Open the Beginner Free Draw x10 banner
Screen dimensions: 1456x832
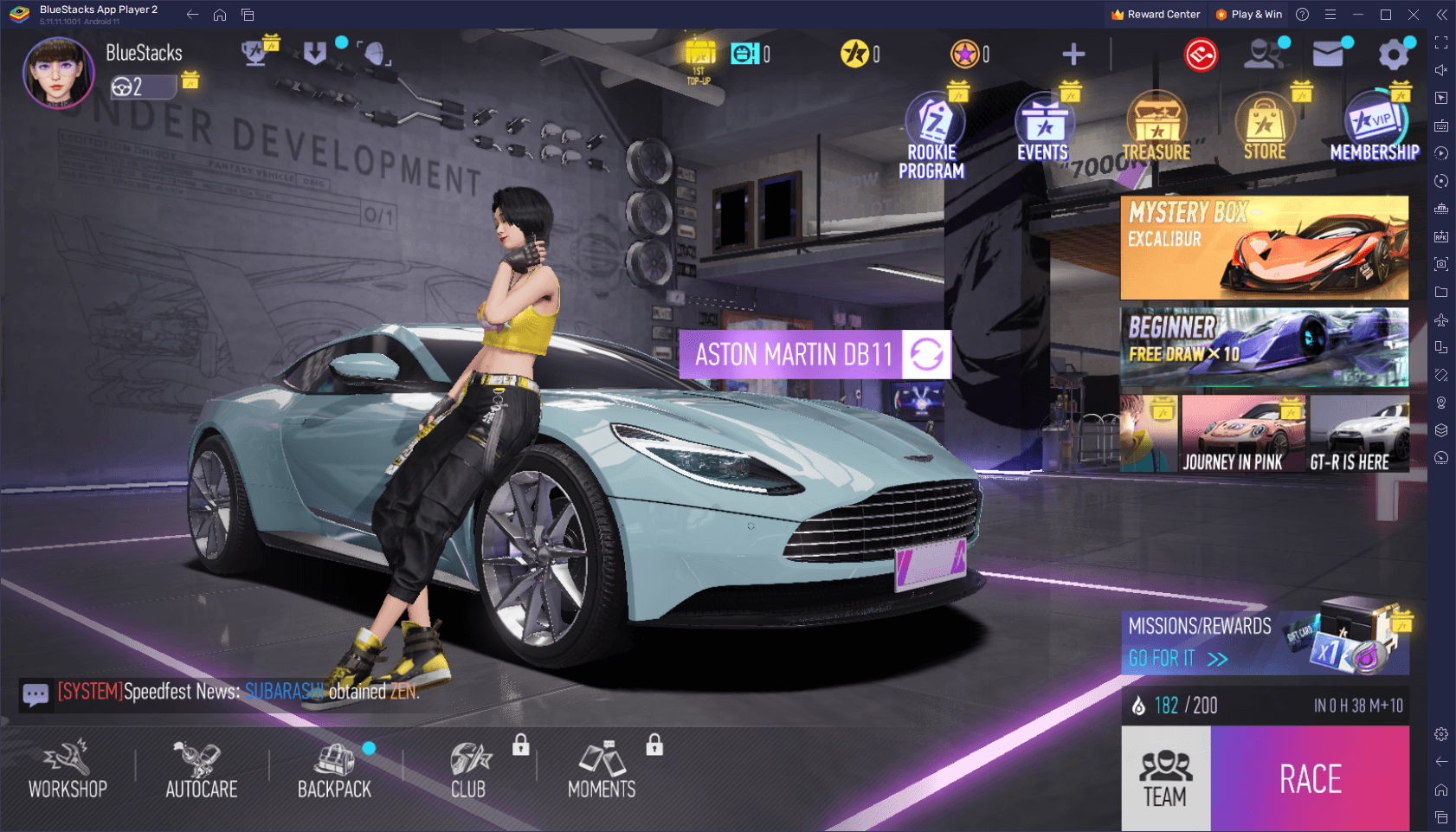coord(1264,347)
